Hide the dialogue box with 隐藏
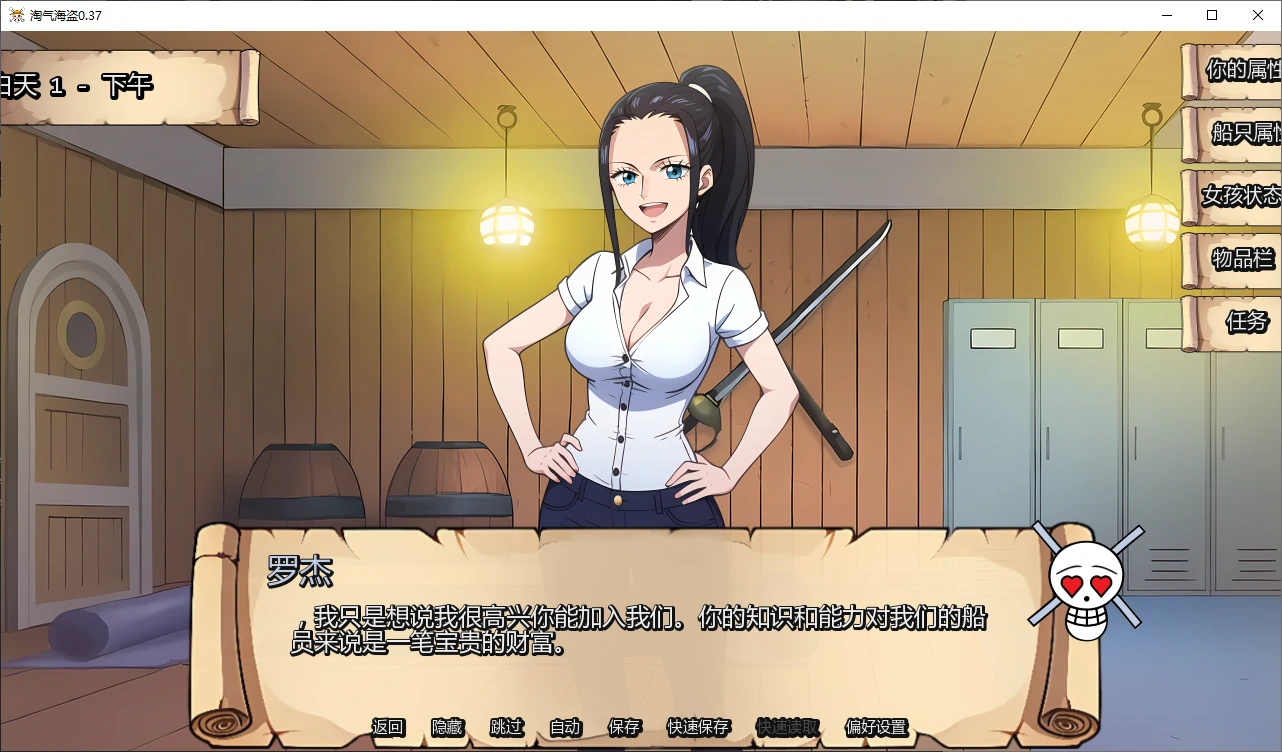 pyautogui.click(x=447, y=727)
